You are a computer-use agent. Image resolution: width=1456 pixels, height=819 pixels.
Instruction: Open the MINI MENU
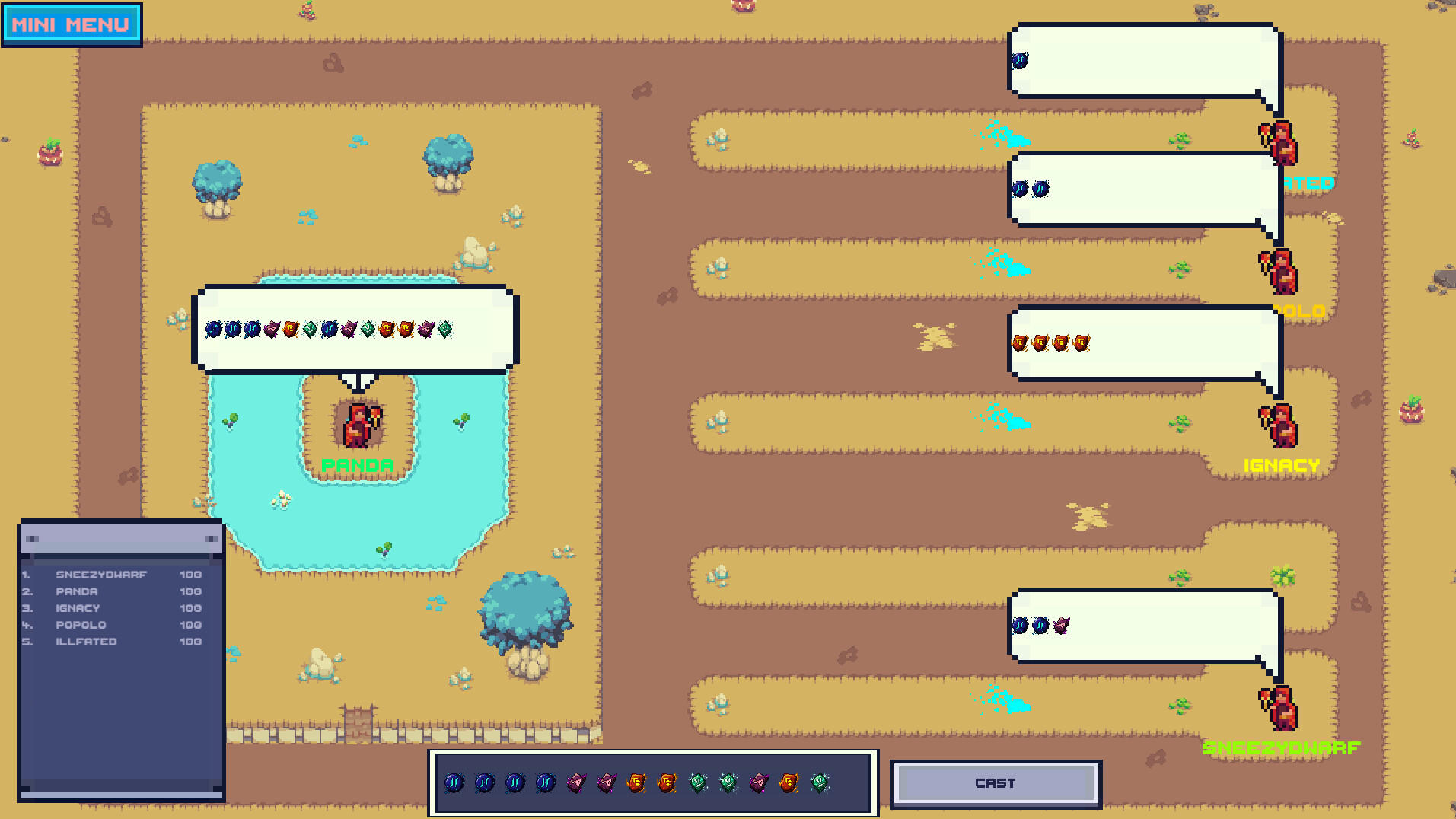[72, 23]
